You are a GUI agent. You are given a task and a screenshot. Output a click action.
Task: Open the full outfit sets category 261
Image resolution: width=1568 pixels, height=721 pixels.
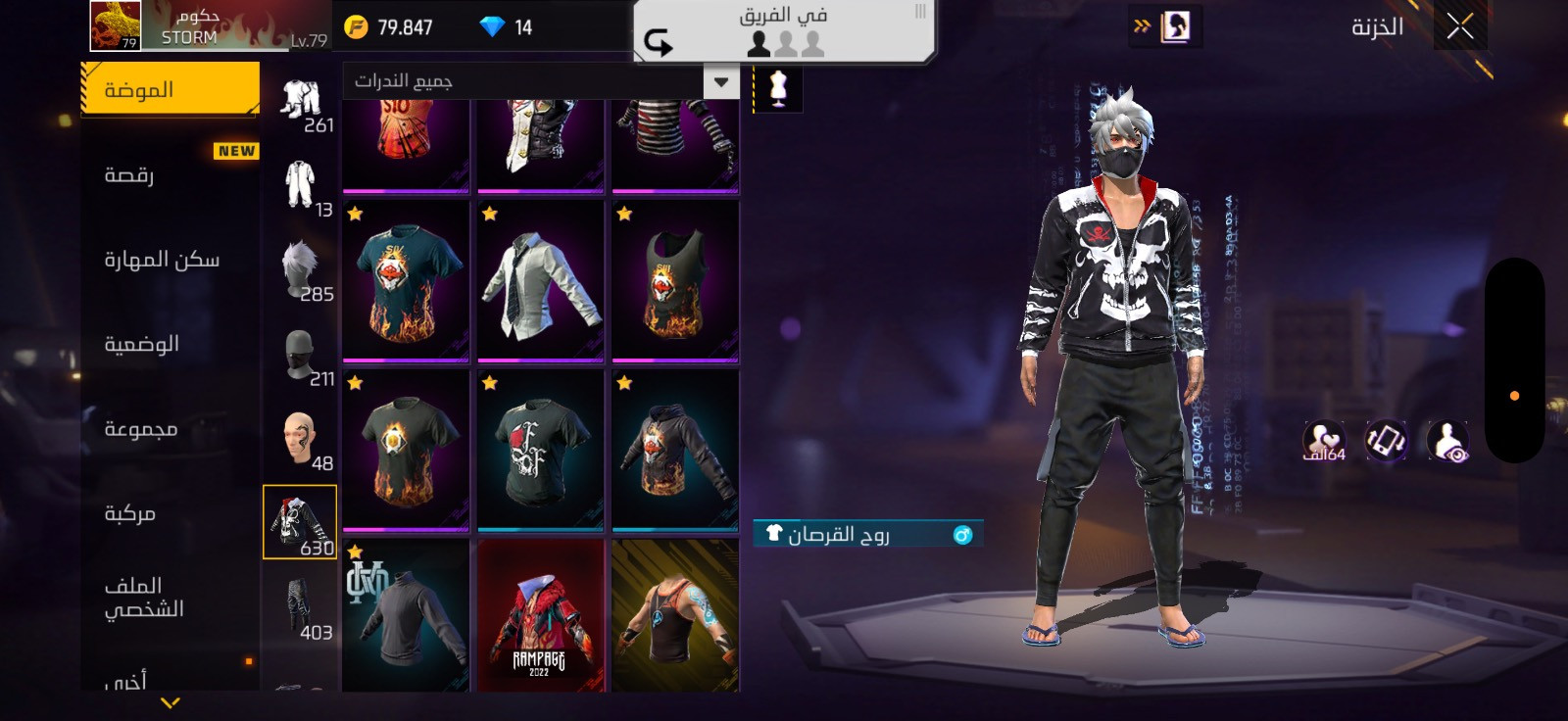pos(301,101)
